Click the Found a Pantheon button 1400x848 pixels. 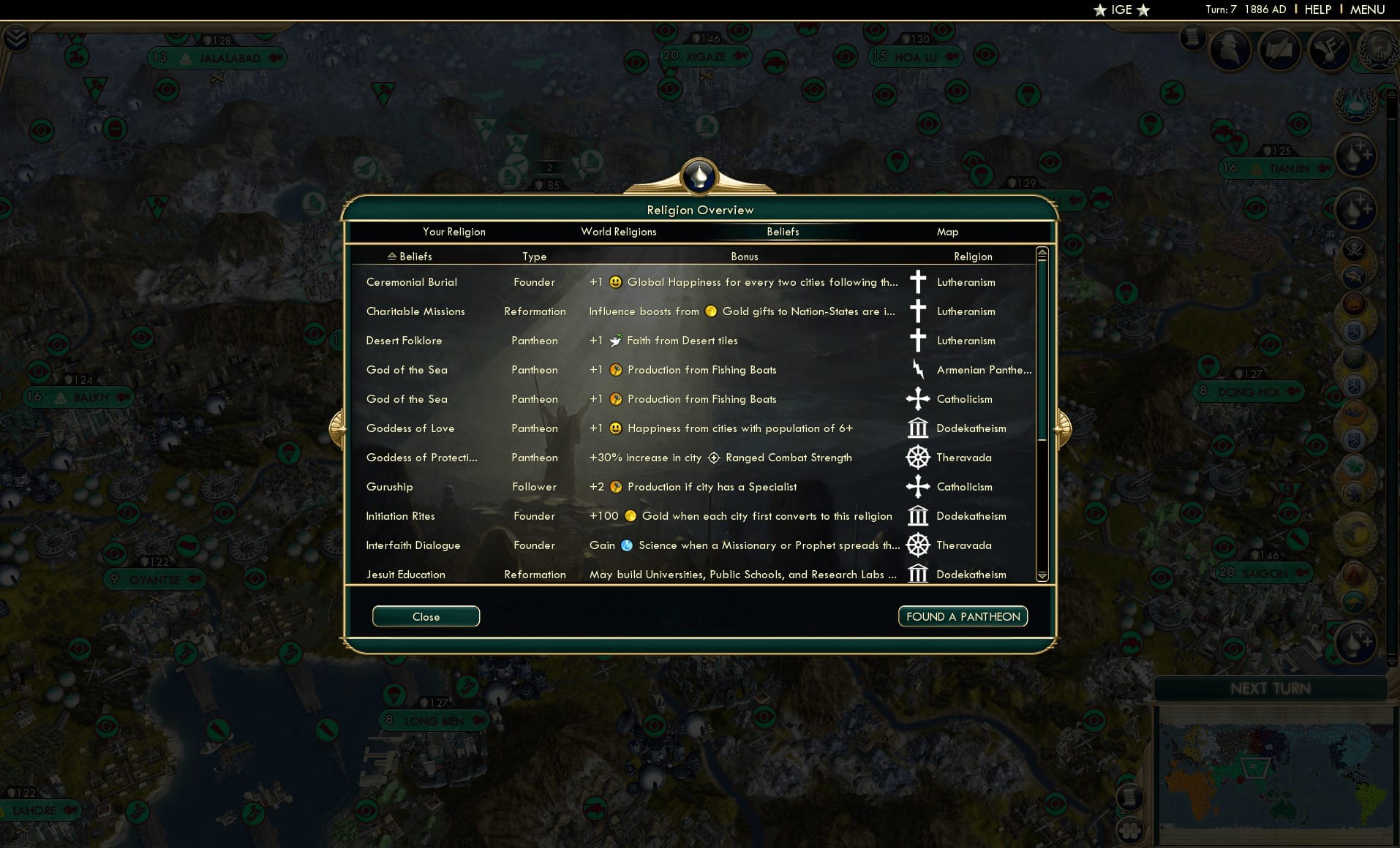coord(963,616)
